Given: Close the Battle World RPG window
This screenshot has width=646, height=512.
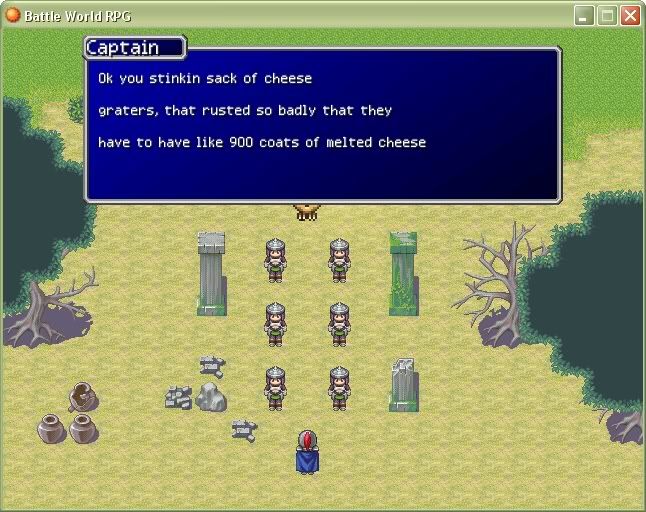Looking at the screenshot, I should click(630, 15).
